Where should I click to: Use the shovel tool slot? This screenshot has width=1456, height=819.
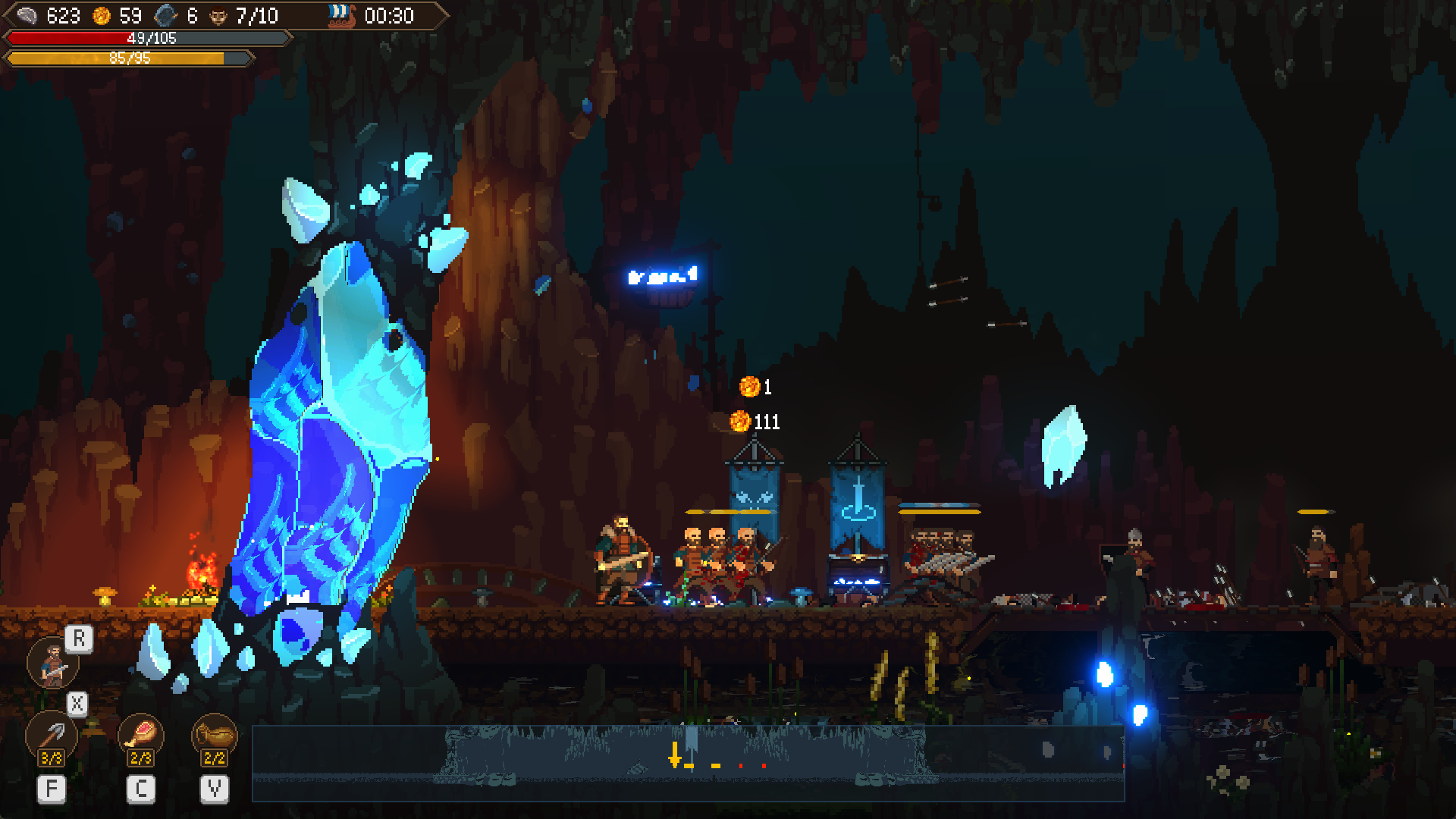click(52, 734)
